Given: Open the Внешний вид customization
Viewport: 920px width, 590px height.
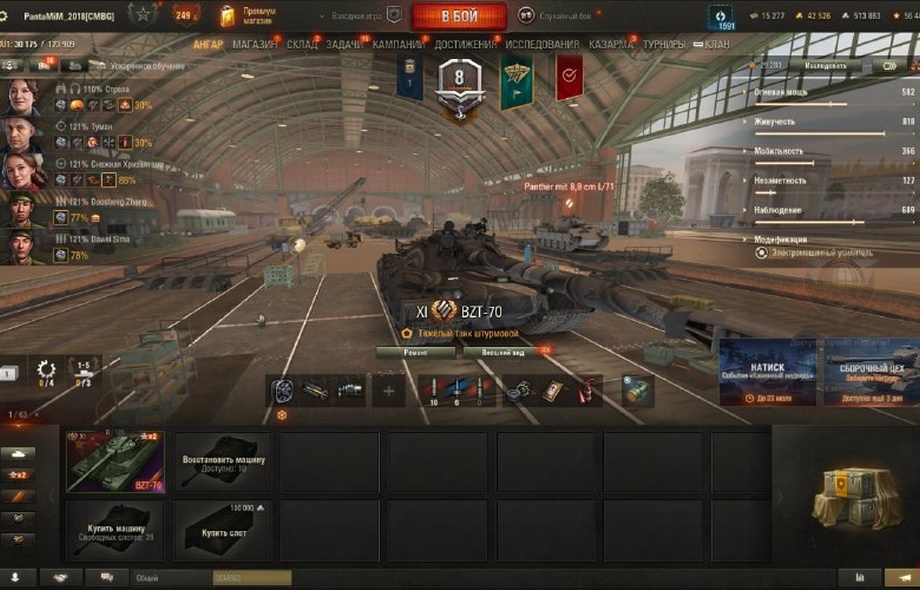Looking at the screenshot, I should pyautogui.click(x=497, y=352).
